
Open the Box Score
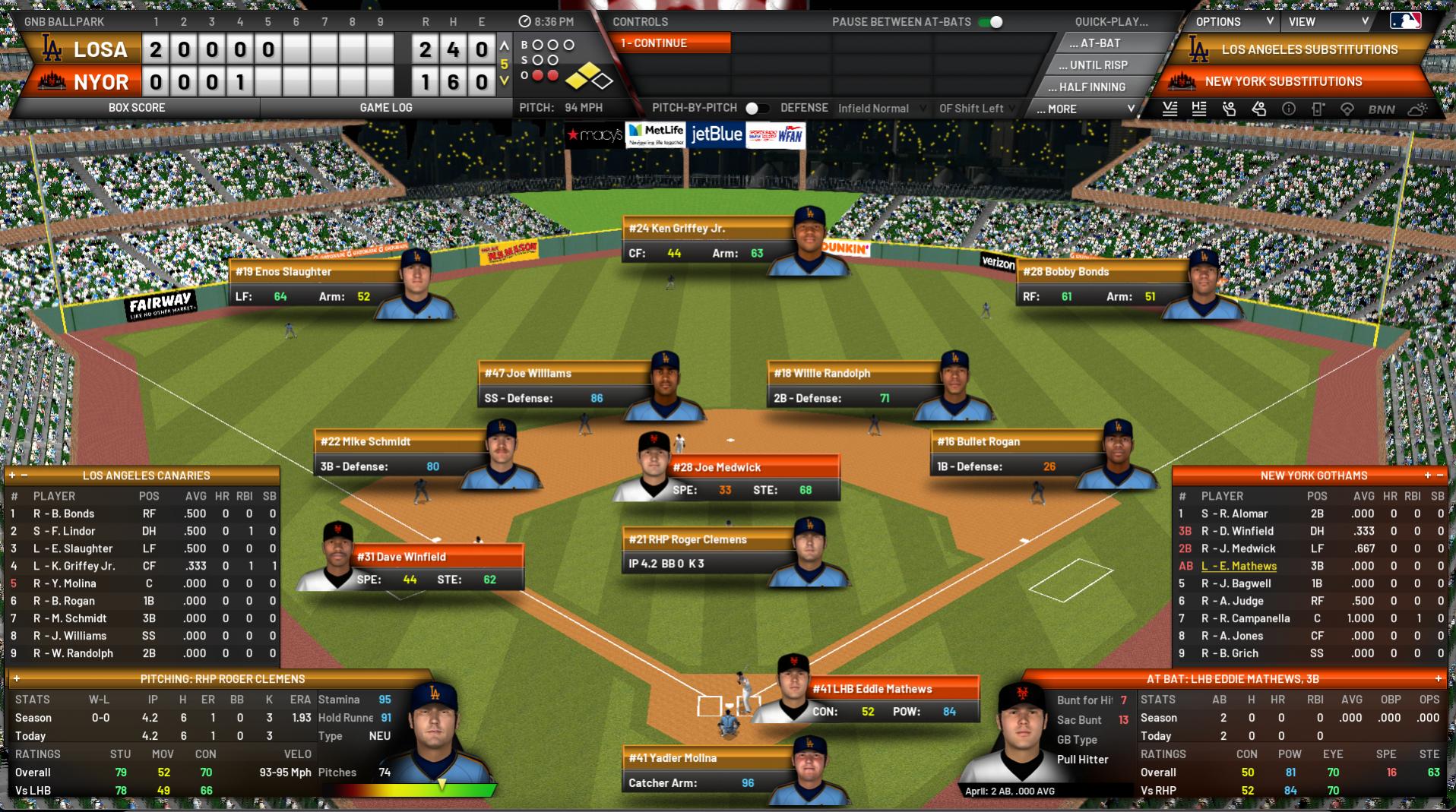pyautogui.click(x=137, y=108)
